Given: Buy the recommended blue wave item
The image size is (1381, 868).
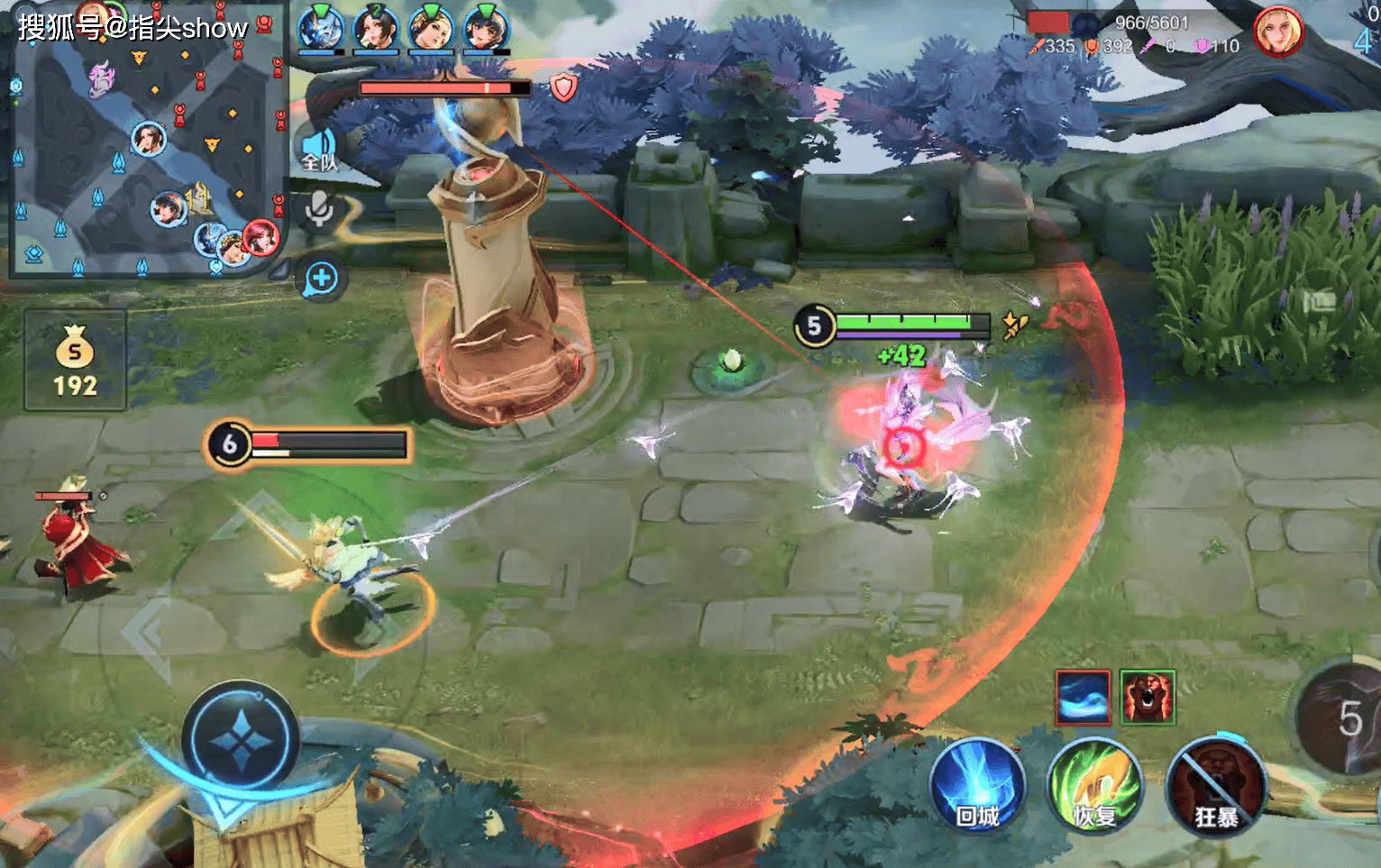Looking at the screenshot, I should 1083,697.
